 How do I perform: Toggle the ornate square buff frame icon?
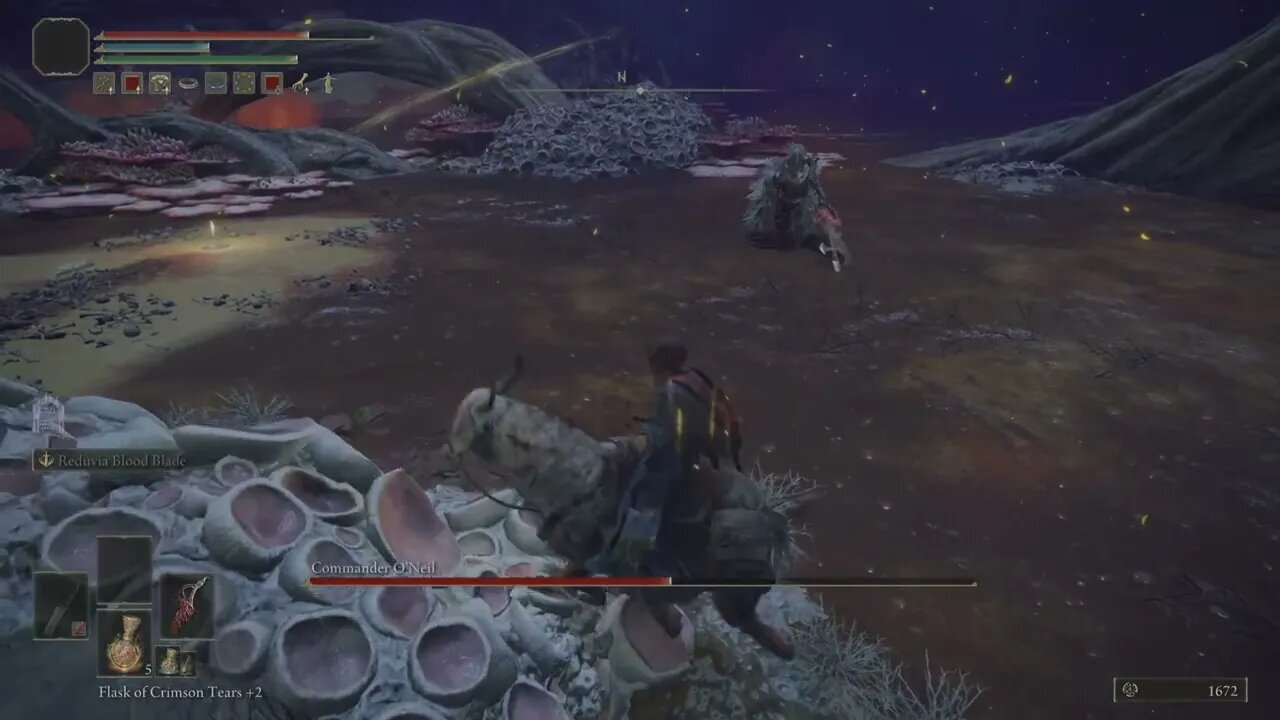click(x=243, y=83)
